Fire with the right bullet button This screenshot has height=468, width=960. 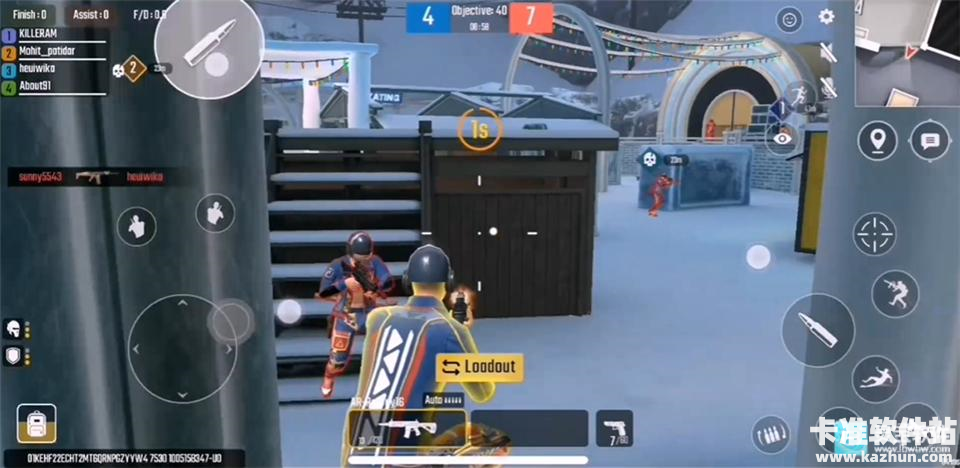click(817, 330)
